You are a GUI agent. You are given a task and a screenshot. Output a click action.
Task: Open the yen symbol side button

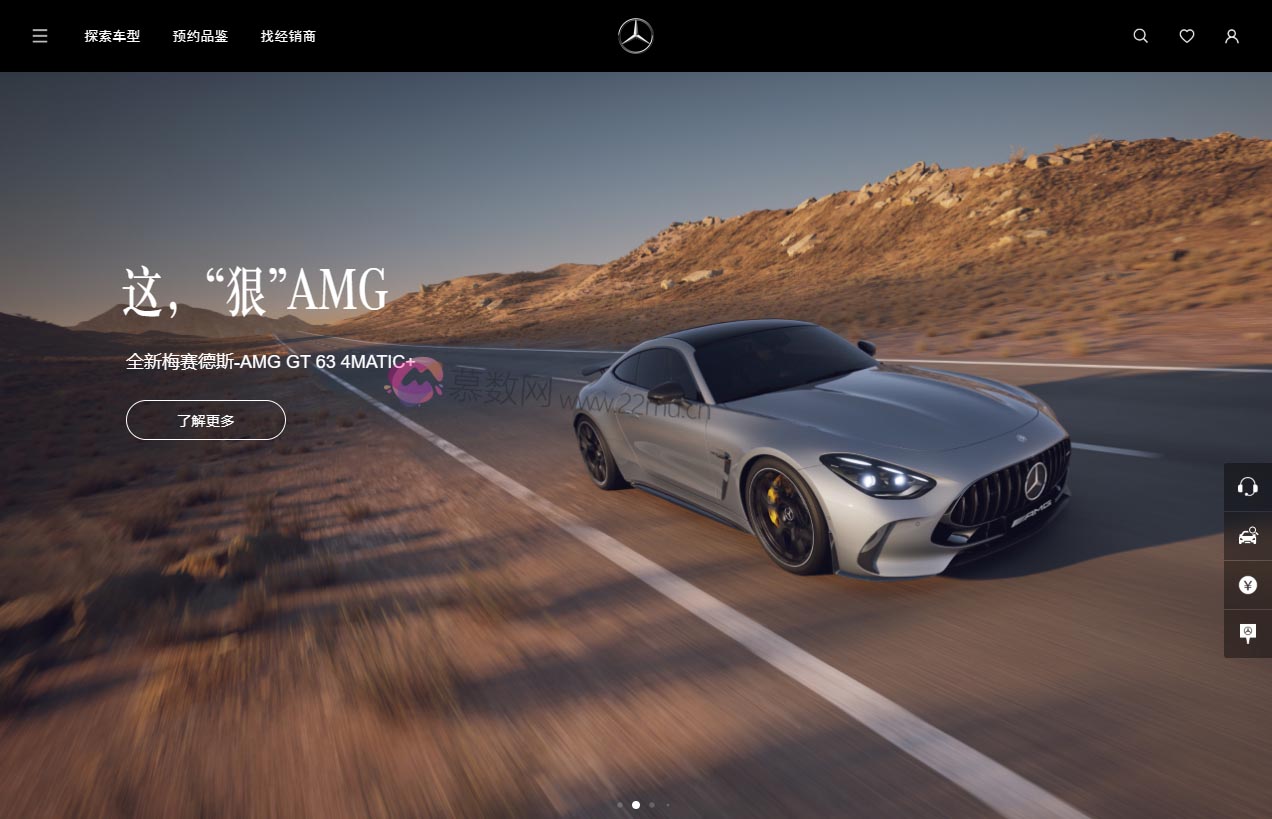point(1247,585)
